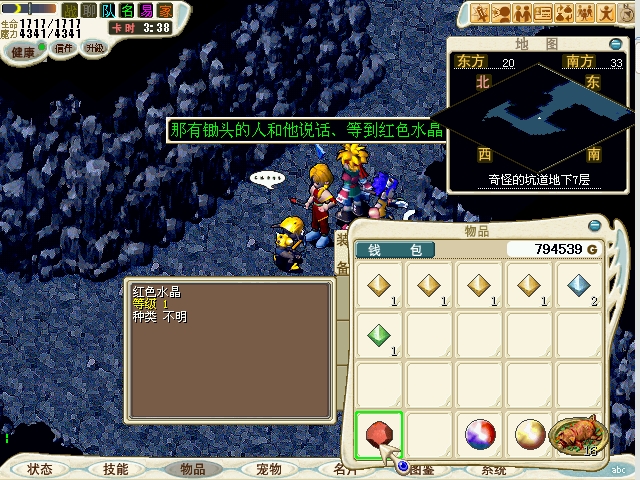Viewport: 640px width, 480px height.
Task: Click the roasted meat food item
Action: (x=577, y=434)
